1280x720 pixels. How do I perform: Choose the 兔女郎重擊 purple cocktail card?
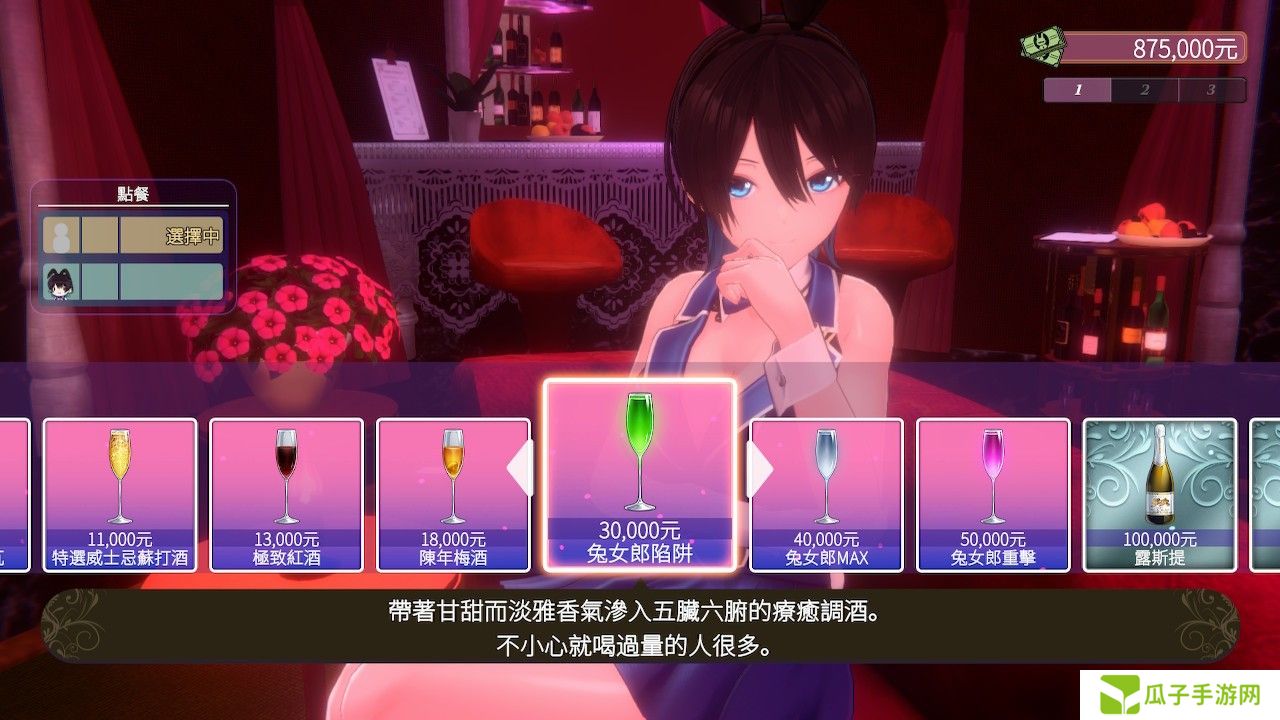coord(993,495)
